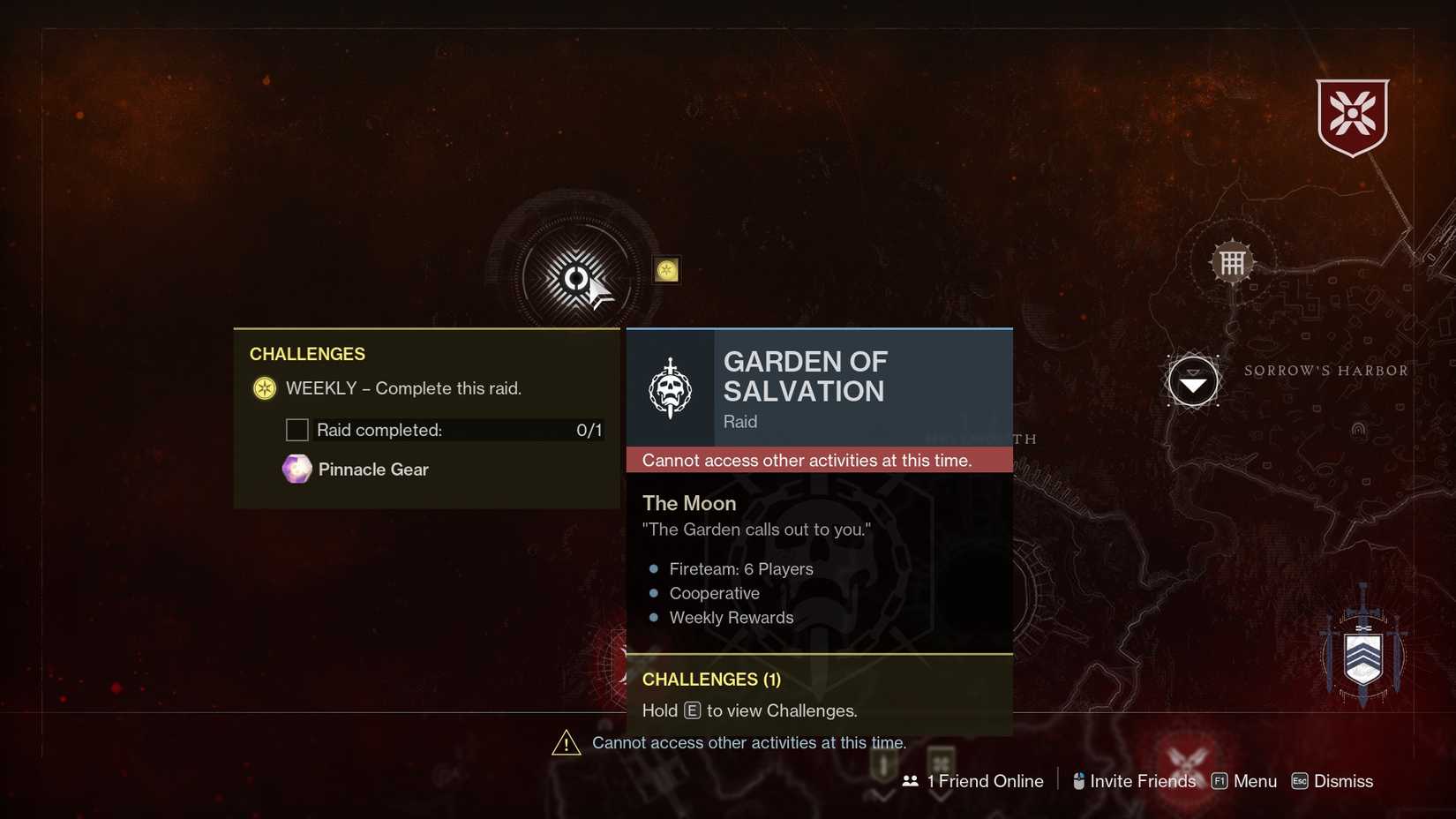This screenshot has height=819, width=1456.
Task: Click the Pinnacle Gear engram icon
Action: (296, 469)
